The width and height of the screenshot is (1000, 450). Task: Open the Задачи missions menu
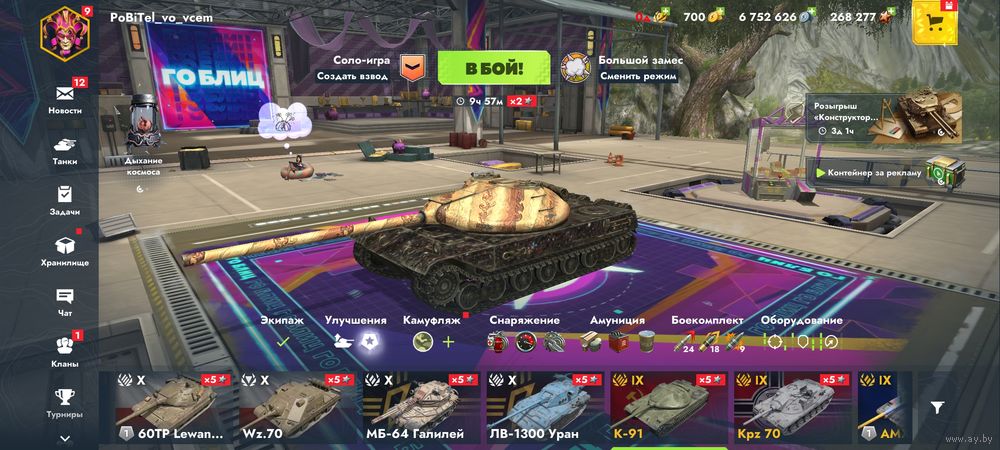pos(65,199)
